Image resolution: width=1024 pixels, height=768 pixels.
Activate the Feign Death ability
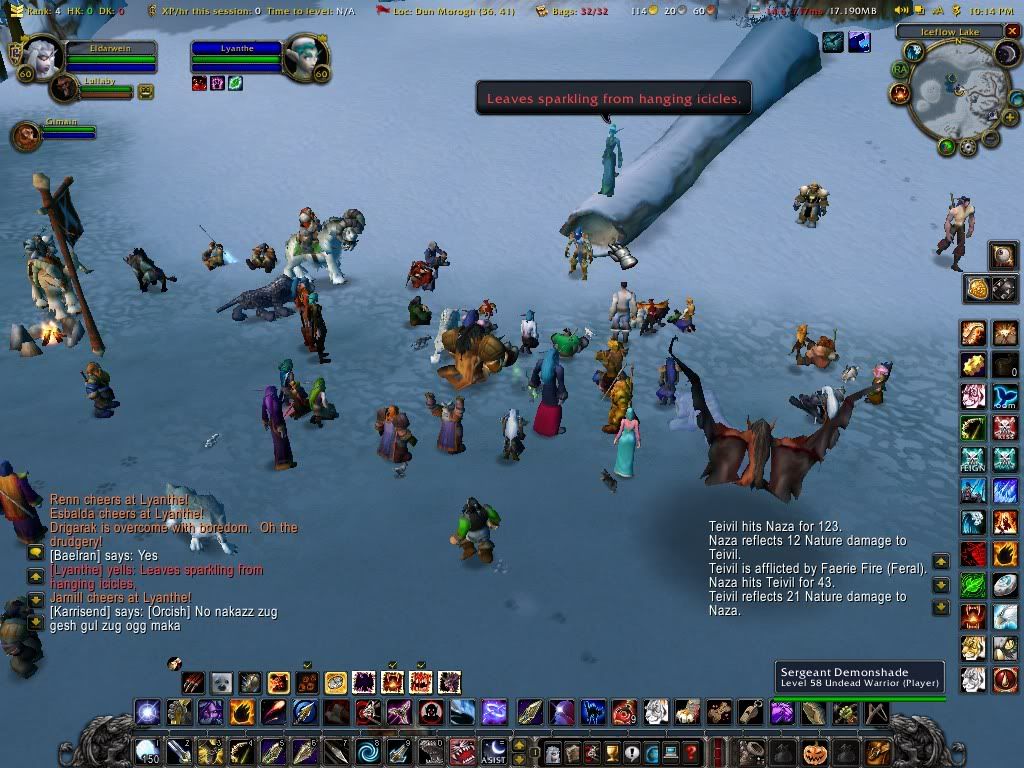973,460
